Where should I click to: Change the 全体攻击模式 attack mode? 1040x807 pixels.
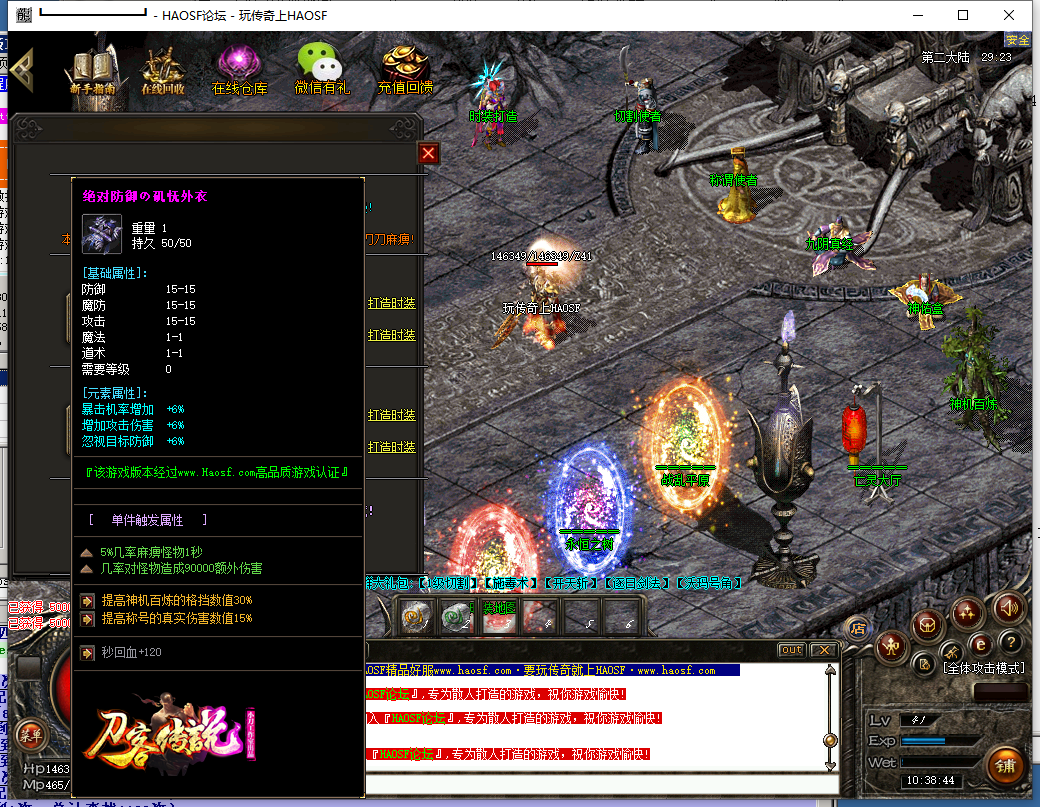pyautogui.click(x=984, y=667)
